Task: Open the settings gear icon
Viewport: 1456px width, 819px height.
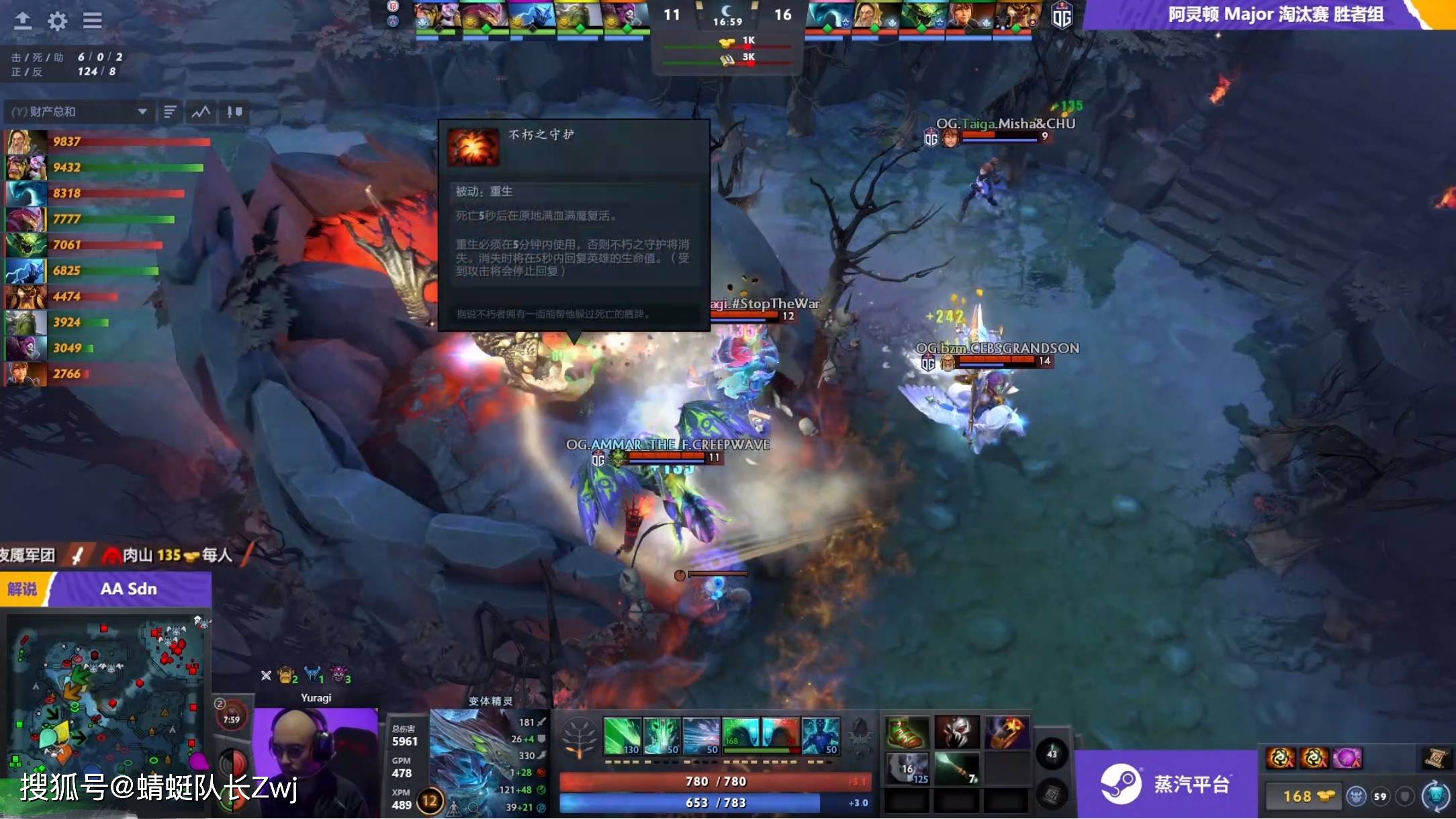Action: click(56, 21)
